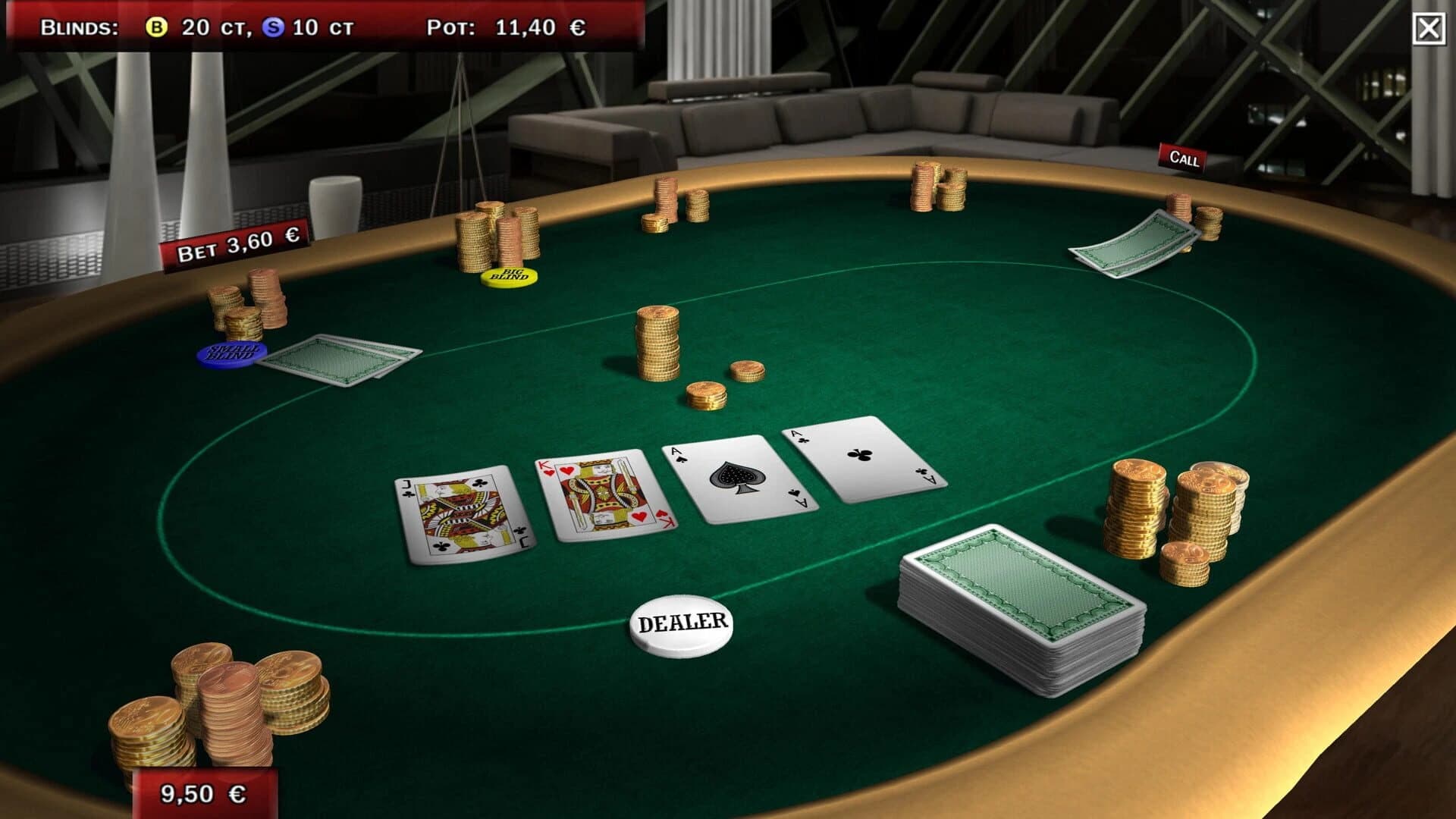Click the X button to exit the table
The image size is (1456, 819).
coord(1429,29)
